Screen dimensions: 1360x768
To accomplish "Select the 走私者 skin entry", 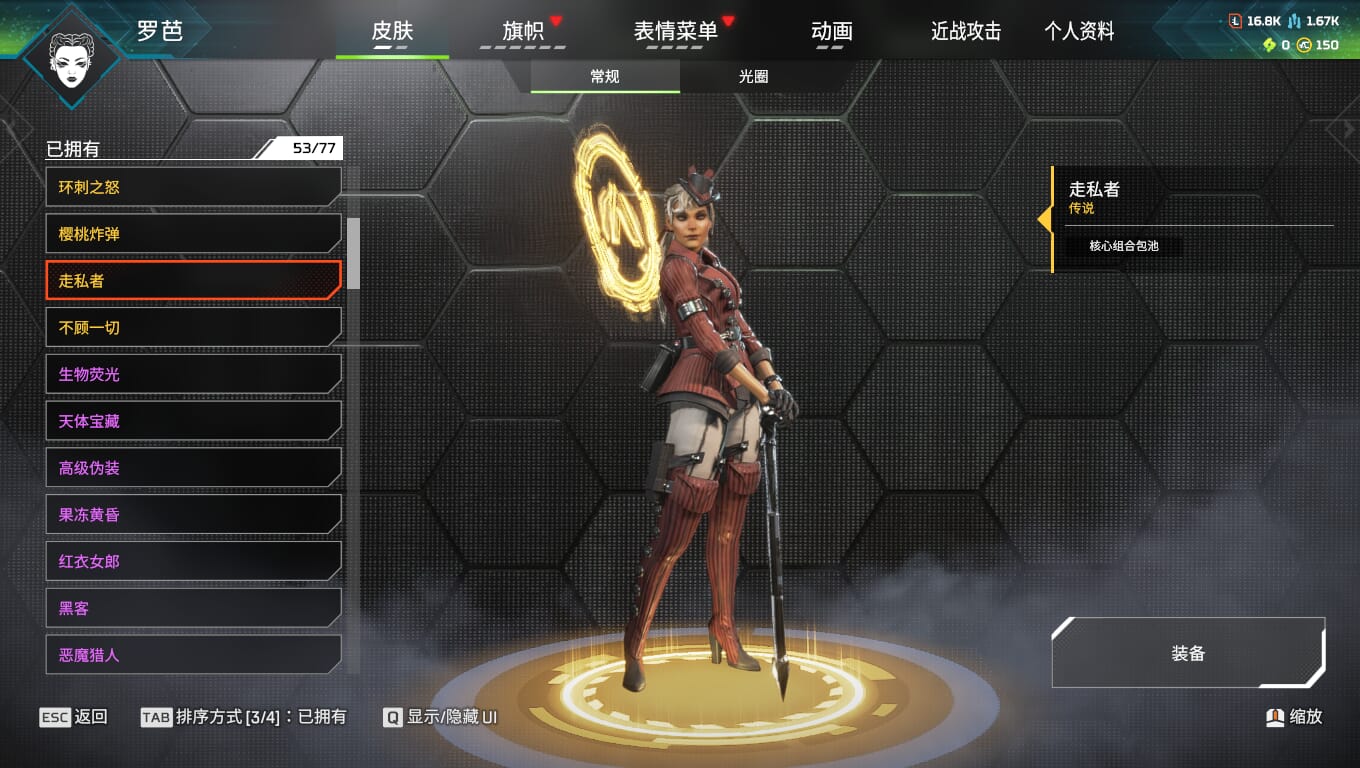I will click(193, 281).
